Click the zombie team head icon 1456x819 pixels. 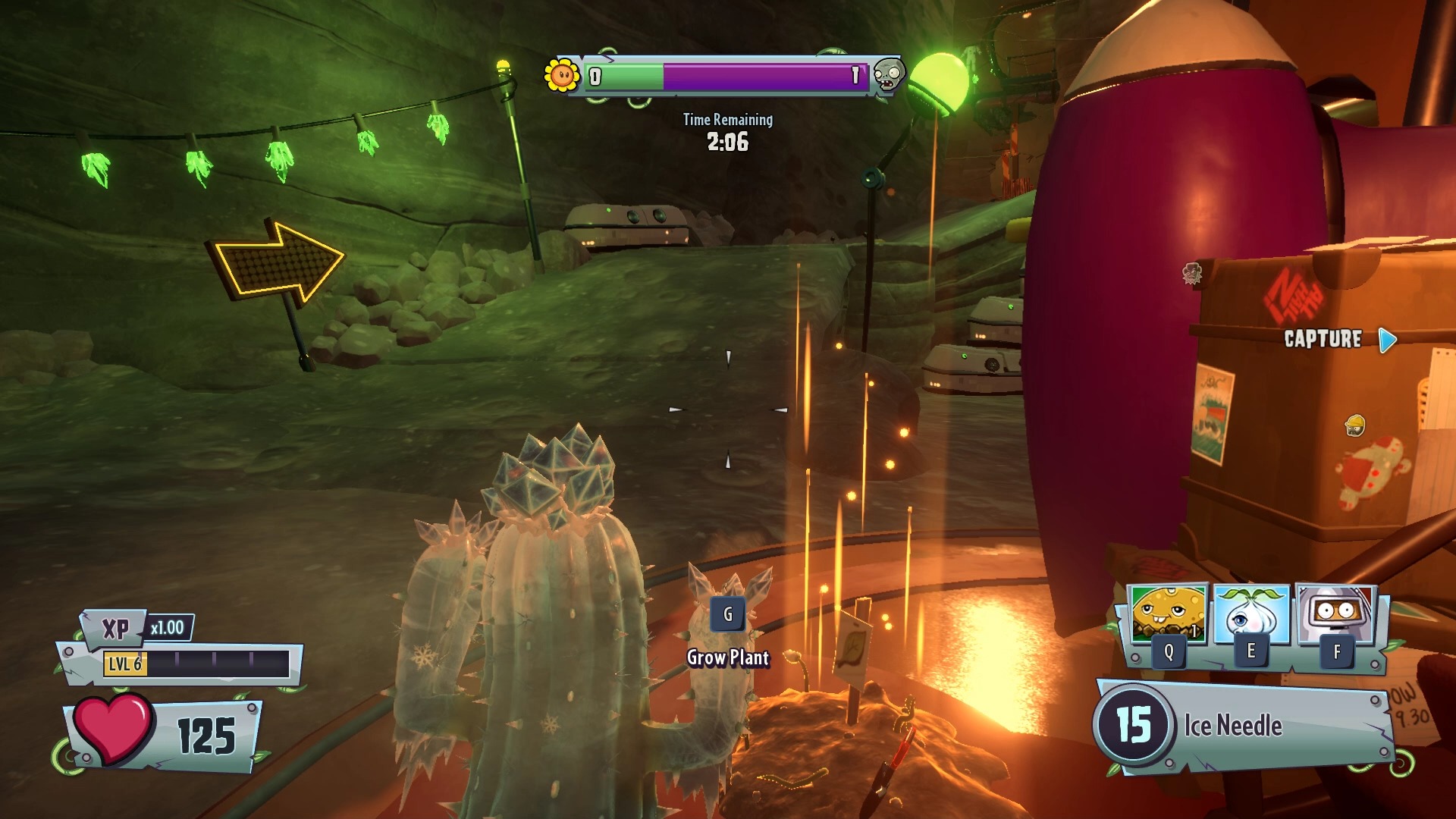pos(888,76)
